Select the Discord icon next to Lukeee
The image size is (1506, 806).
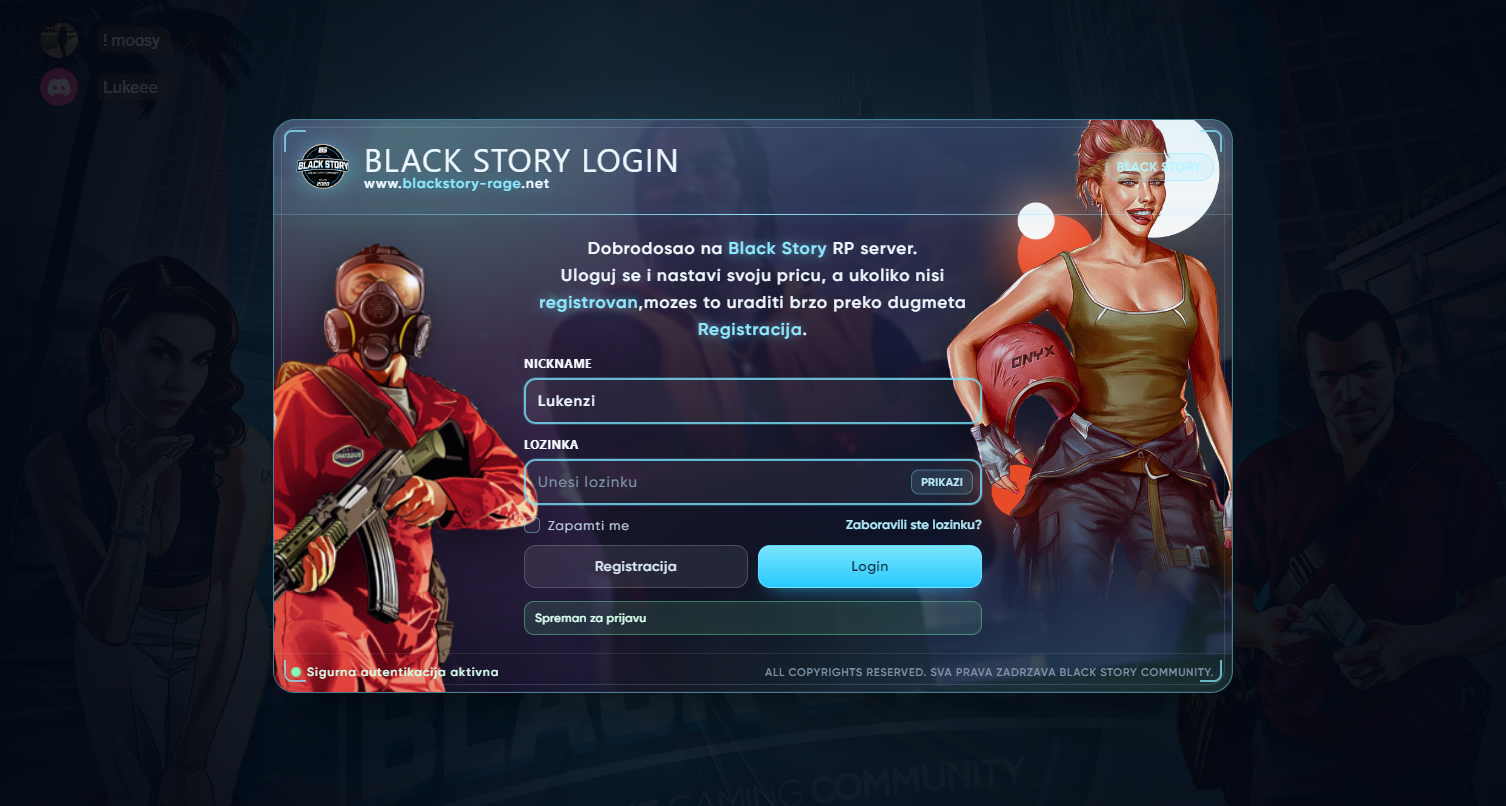(59, 87)
